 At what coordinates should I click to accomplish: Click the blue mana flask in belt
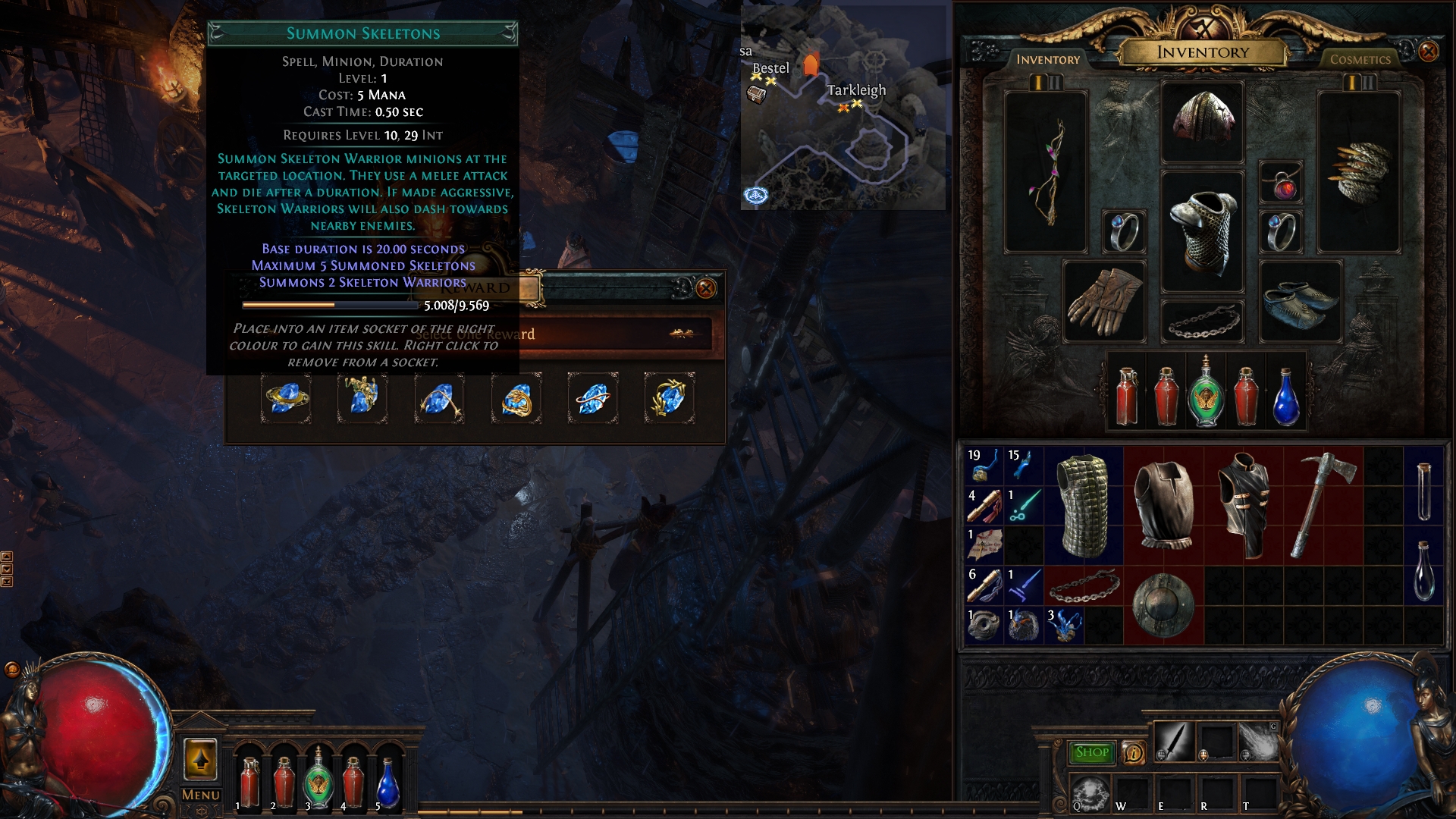[x=1286, y=397]
